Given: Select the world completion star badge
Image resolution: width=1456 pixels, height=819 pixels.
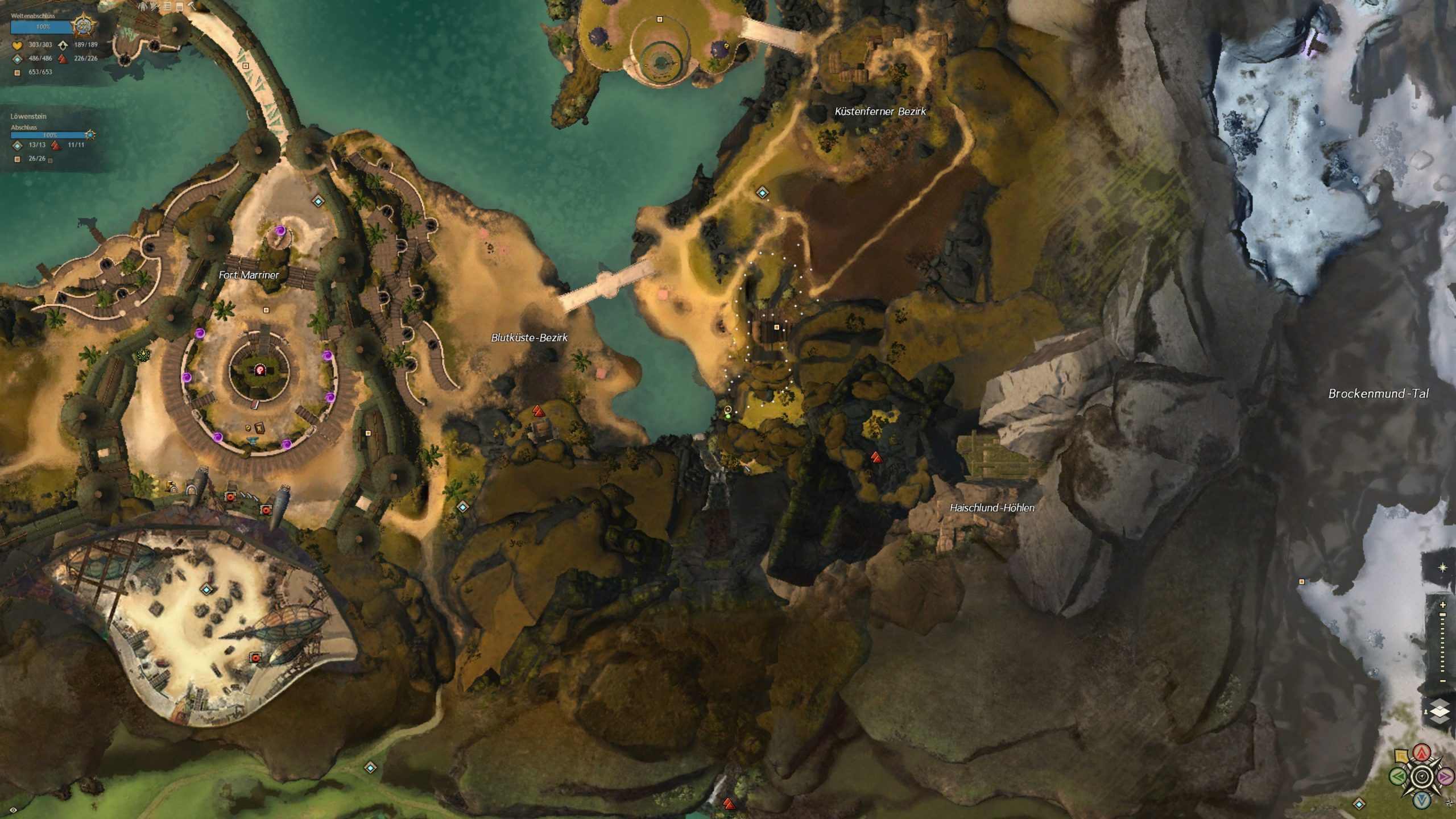Looking at the screenshot, I should click(x=84, y=26).
